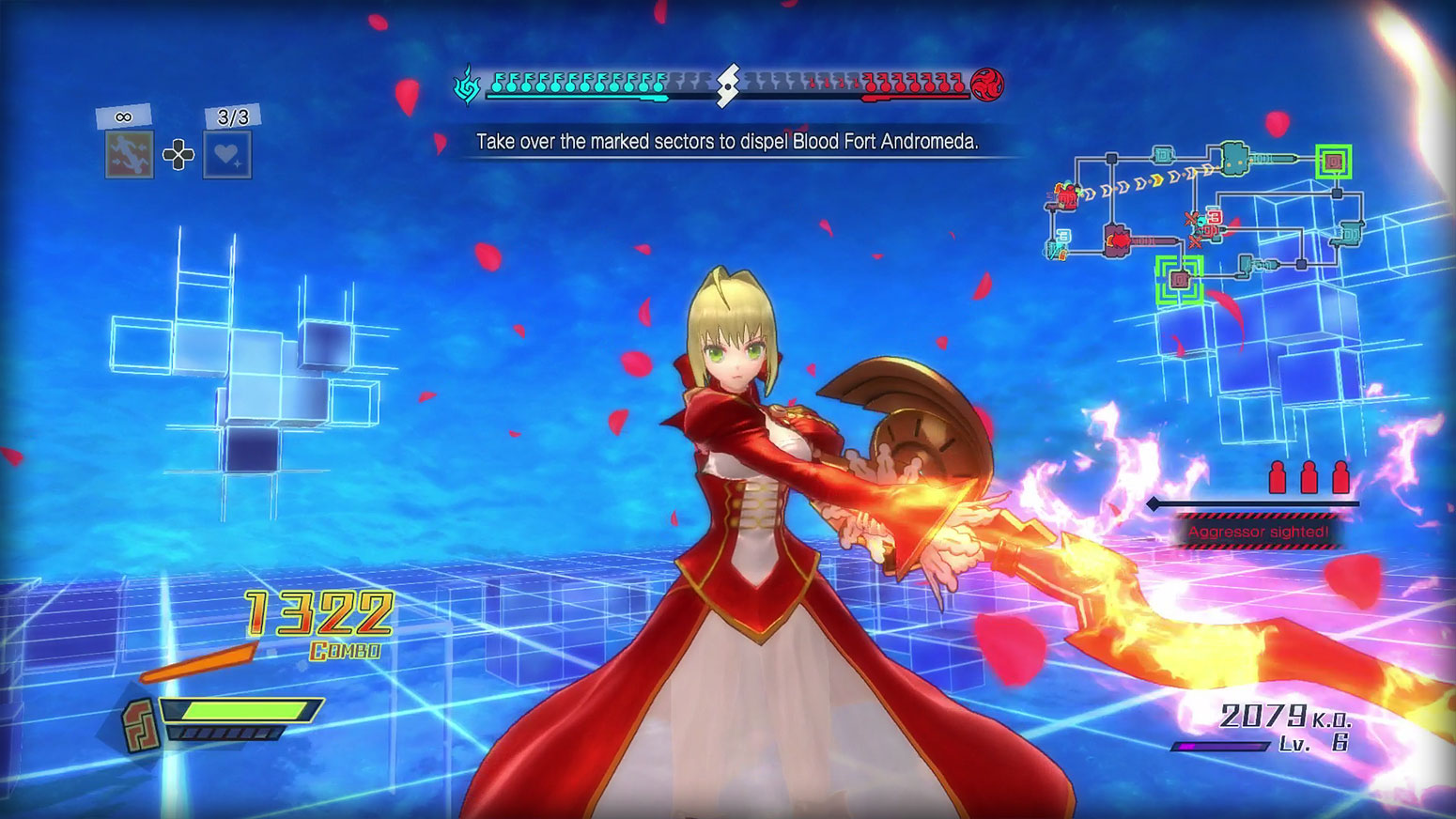Click the red enemy faction emblem

987,85
